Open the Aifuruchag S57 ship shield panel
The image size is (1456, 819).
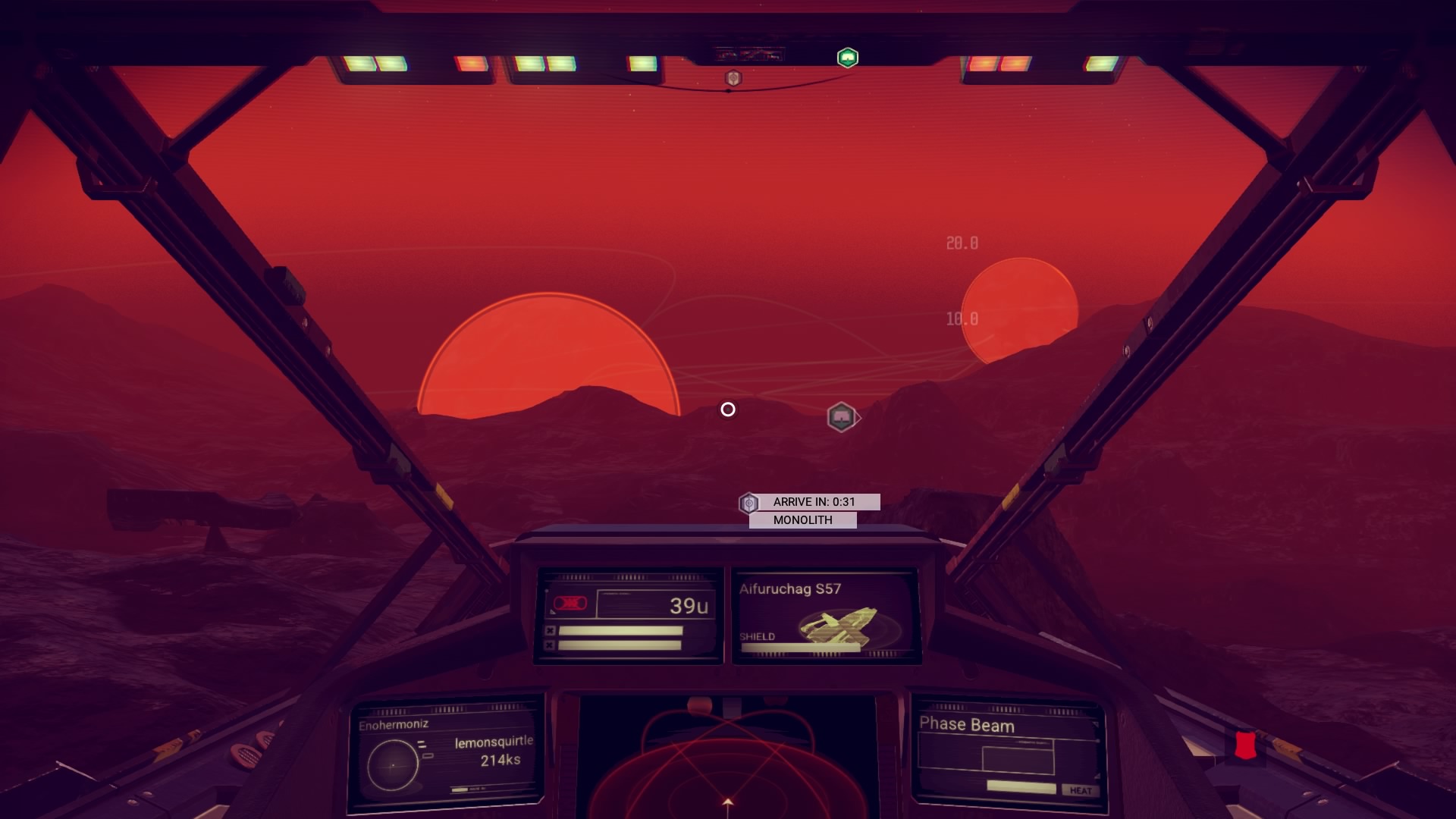(827, 617)
